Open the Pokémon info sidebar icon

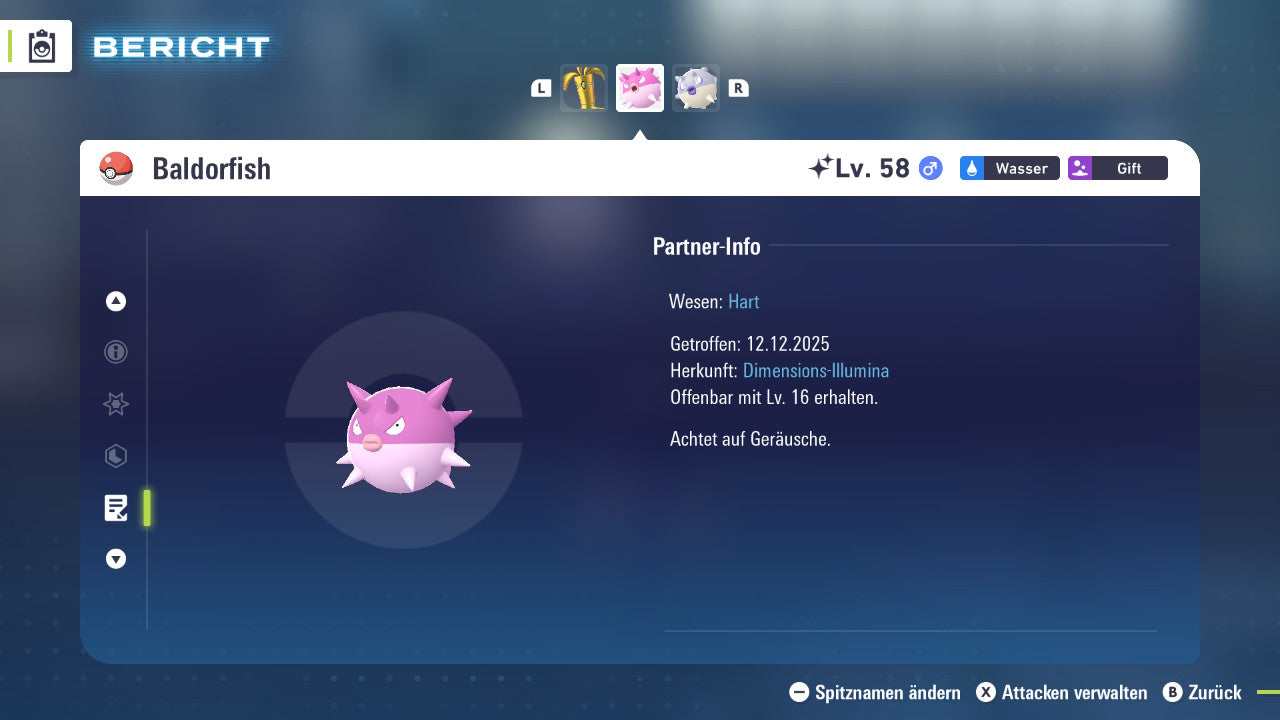[x=115, y=352]
